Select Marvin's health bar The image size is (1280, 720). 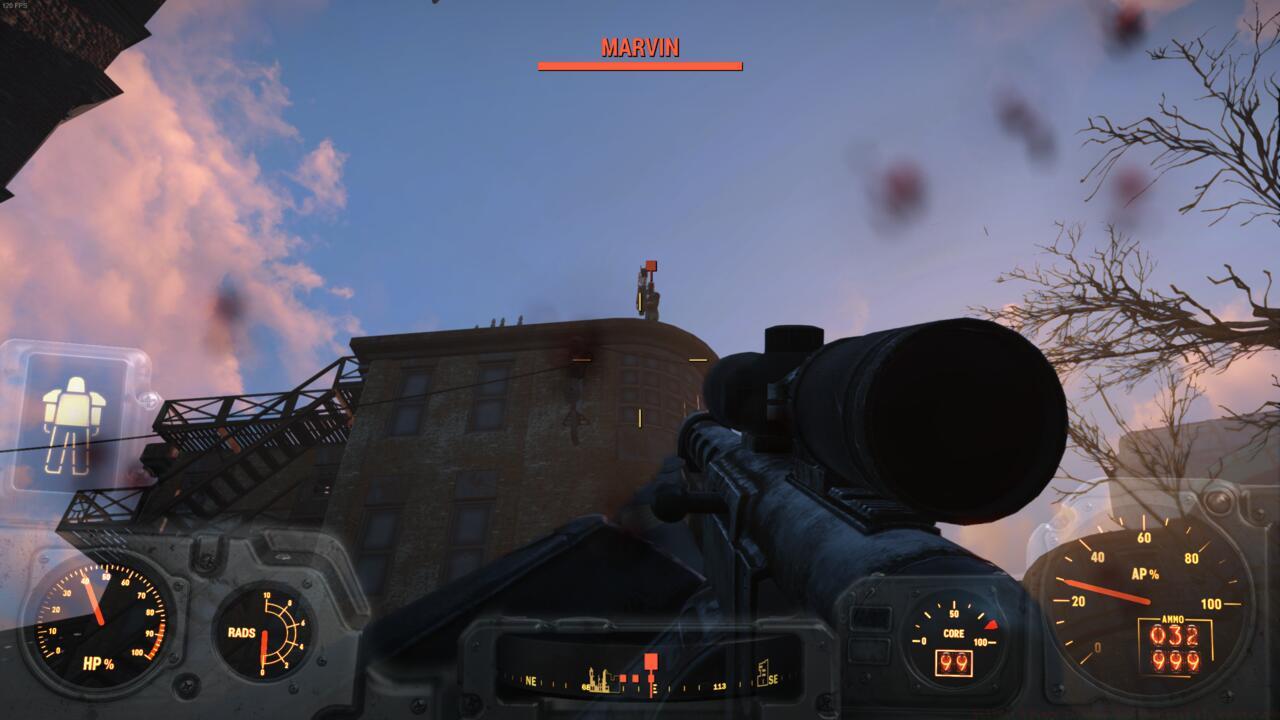[x=639, y=66]
